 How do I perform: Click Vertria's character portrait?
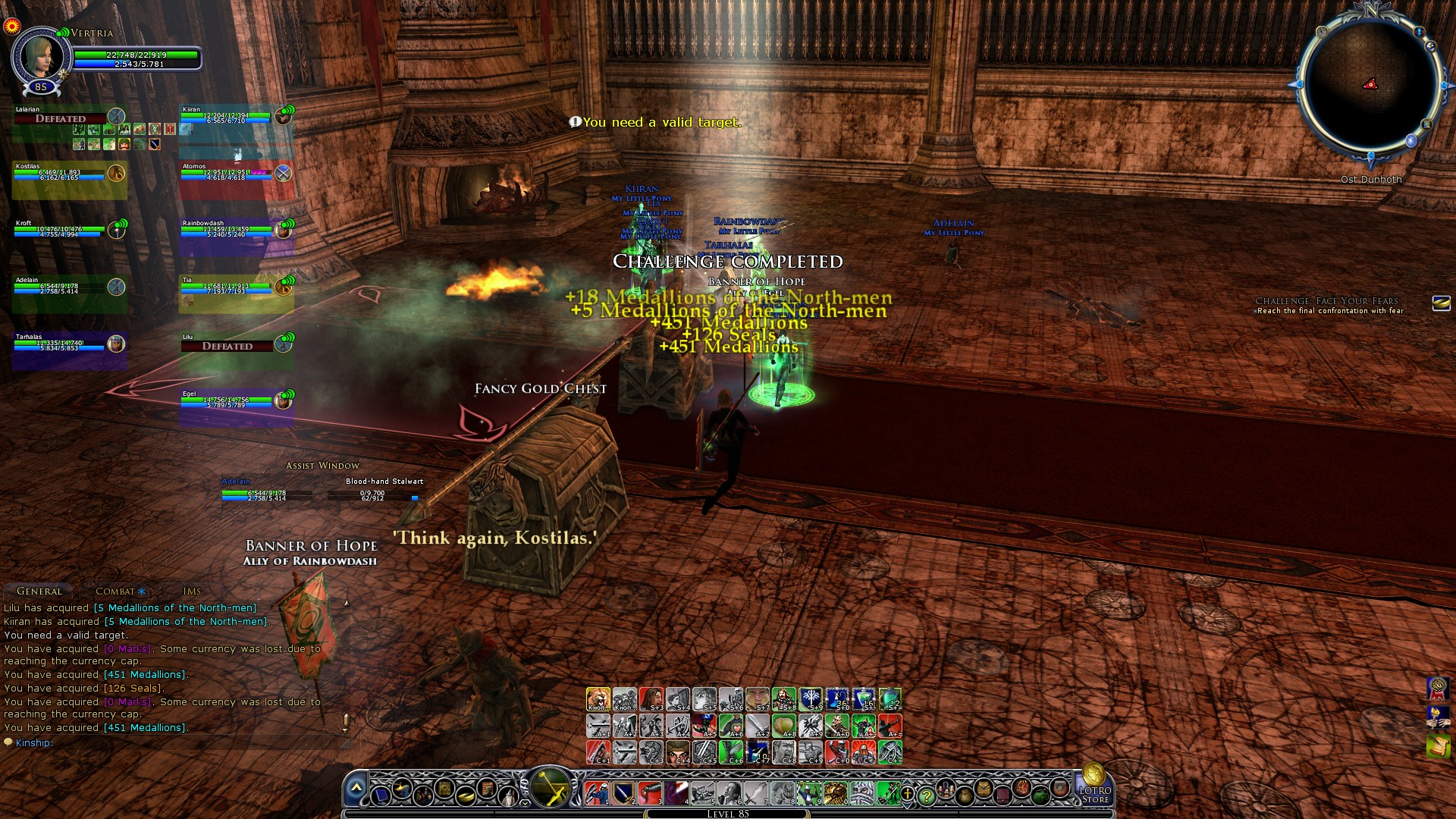tap(39, 55)
